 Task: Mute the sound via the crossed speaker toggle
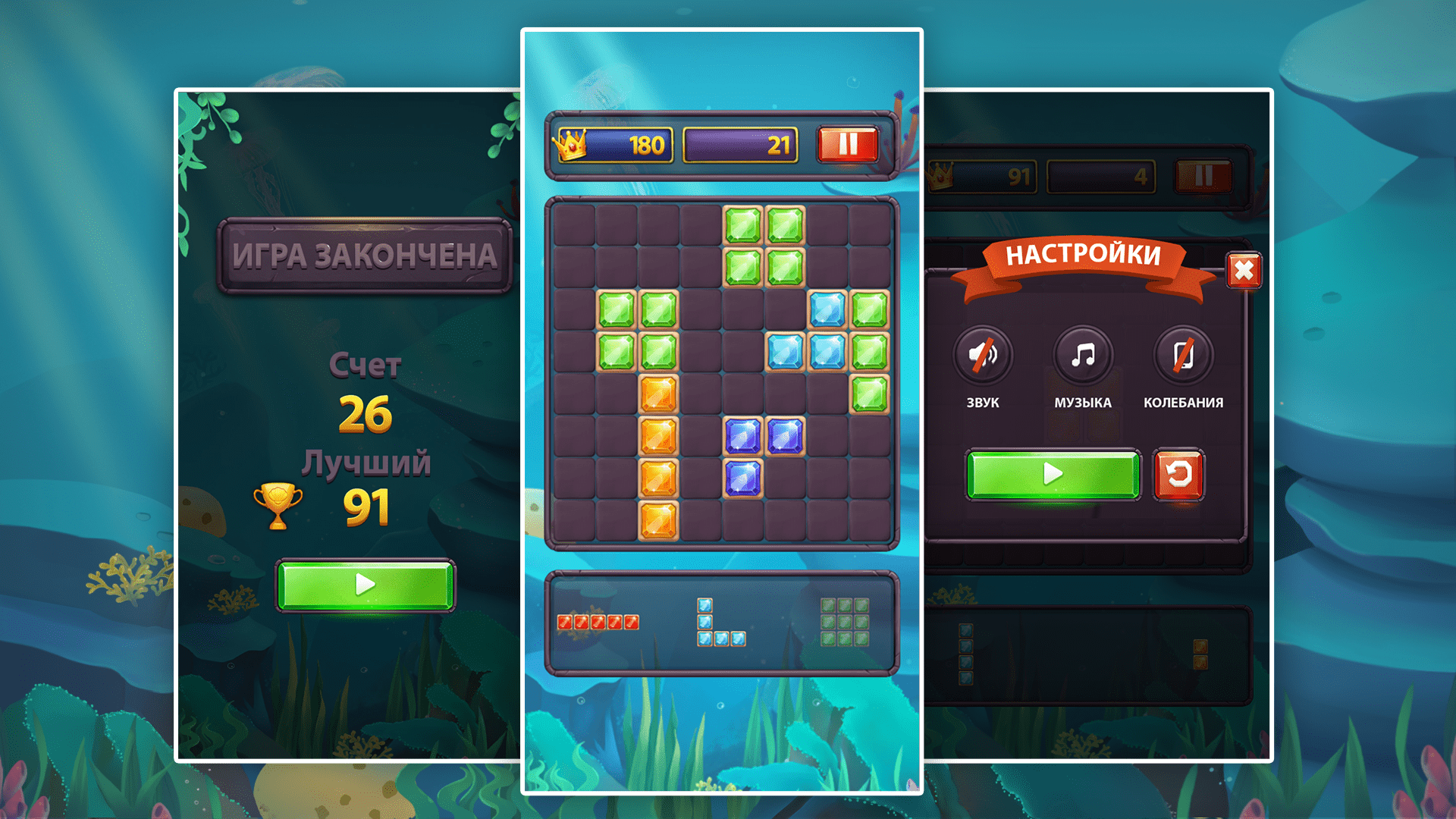click(984, 355)
